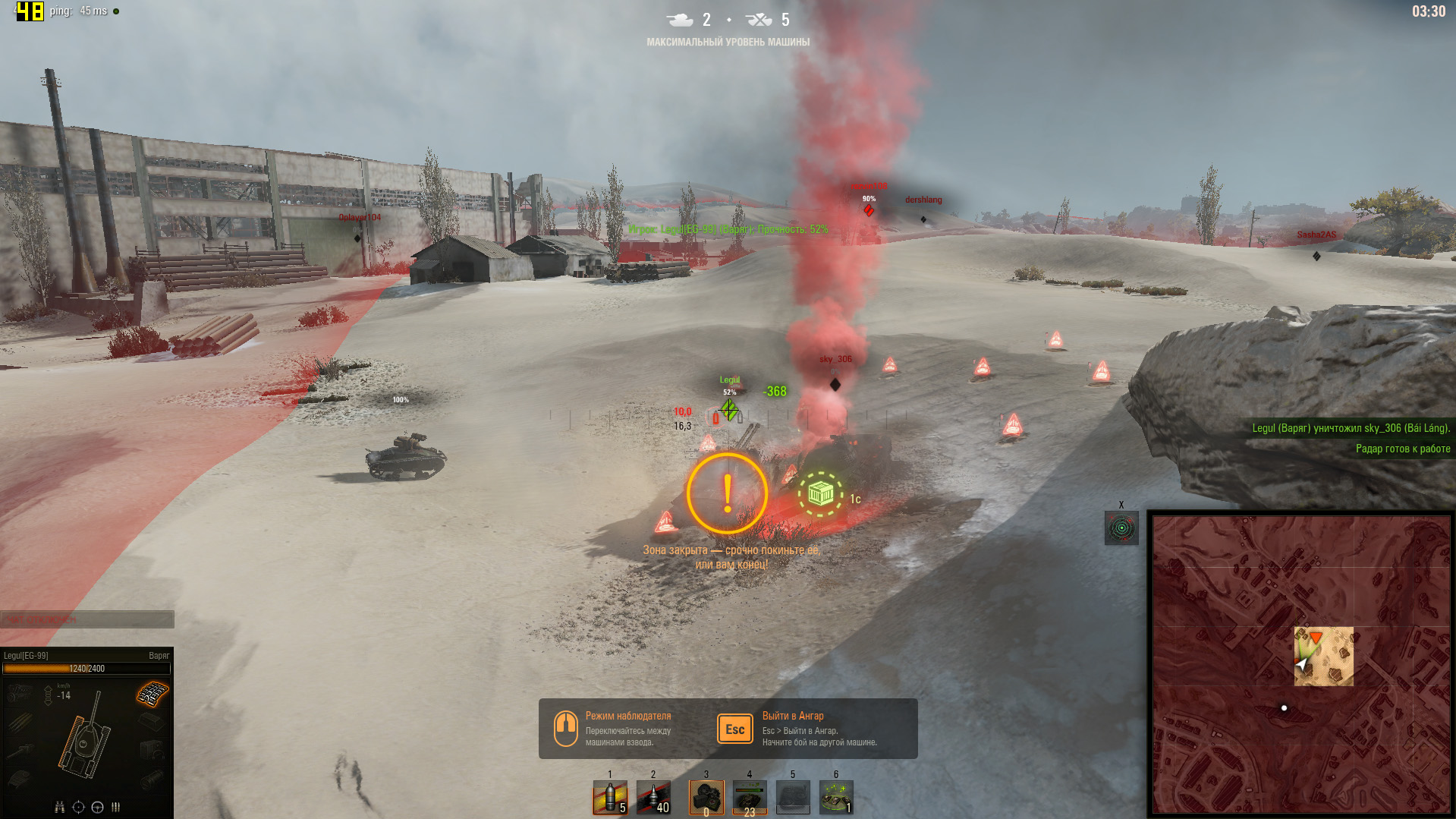Click the crosshair icon in damage panel

(78, 807)
